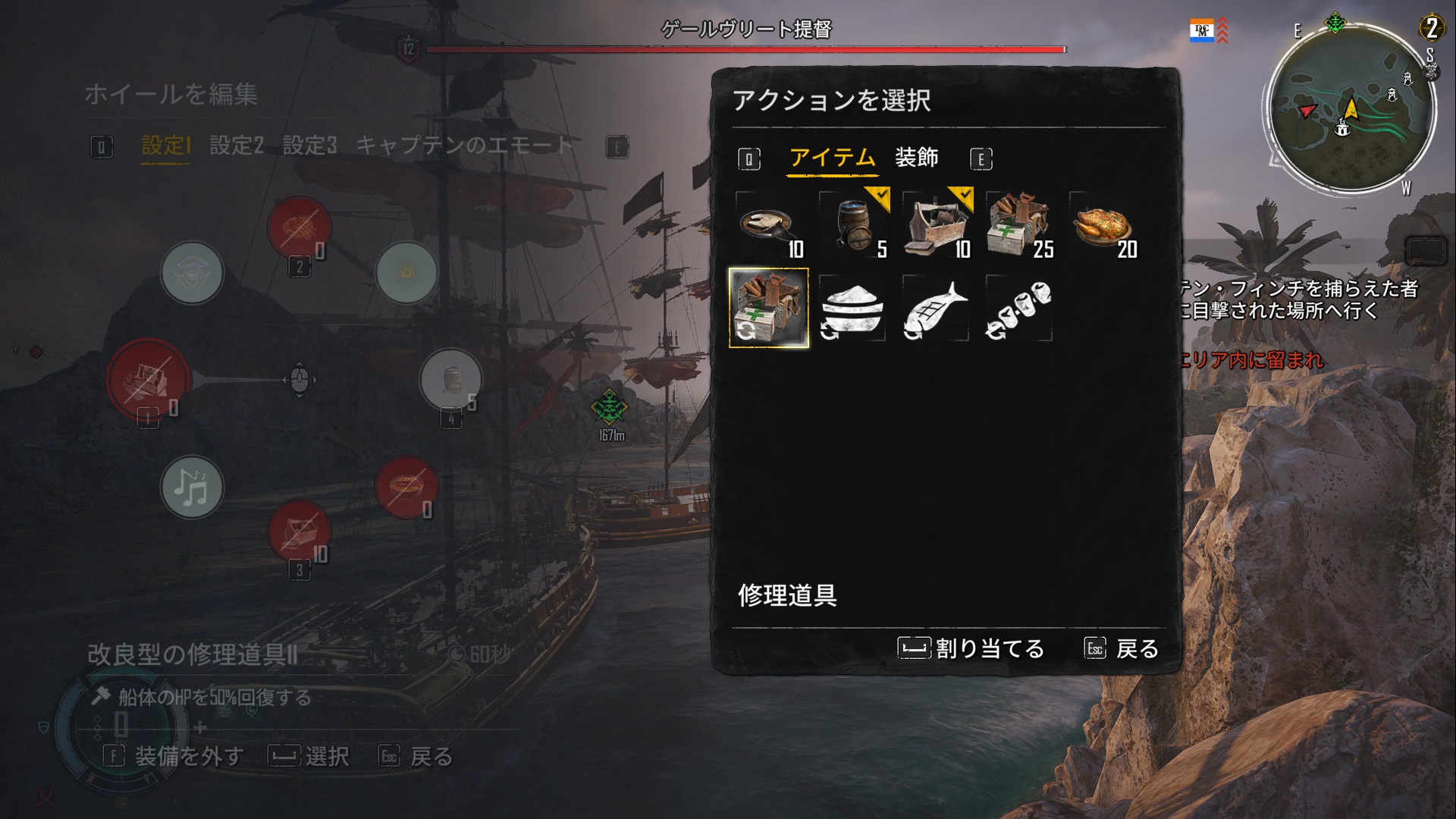This screenshot has width=1456, height=819.
Task: Open the 装飾 tab
Action: click(916, 158)
